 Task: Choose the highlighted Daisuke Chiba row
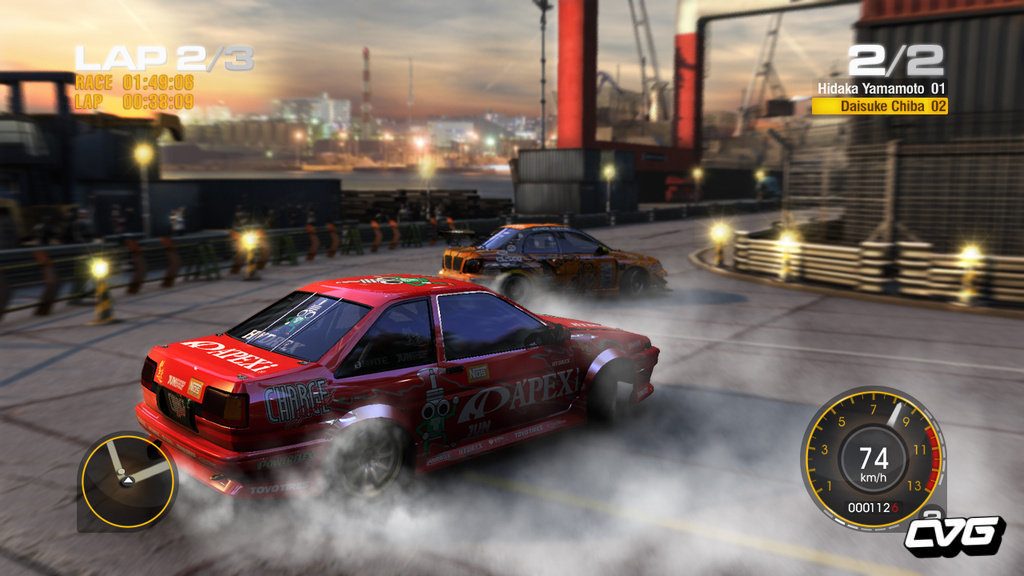tap(880, 105)
